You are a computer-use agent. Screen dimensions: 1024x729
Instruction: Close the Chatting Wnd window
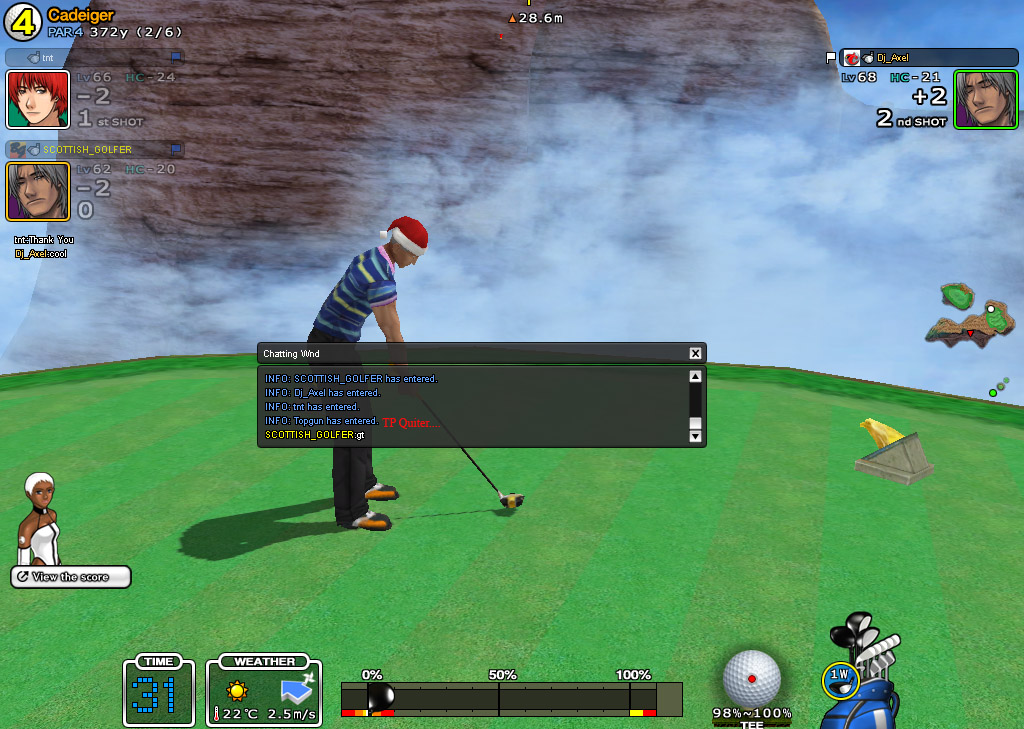point(695,353)
